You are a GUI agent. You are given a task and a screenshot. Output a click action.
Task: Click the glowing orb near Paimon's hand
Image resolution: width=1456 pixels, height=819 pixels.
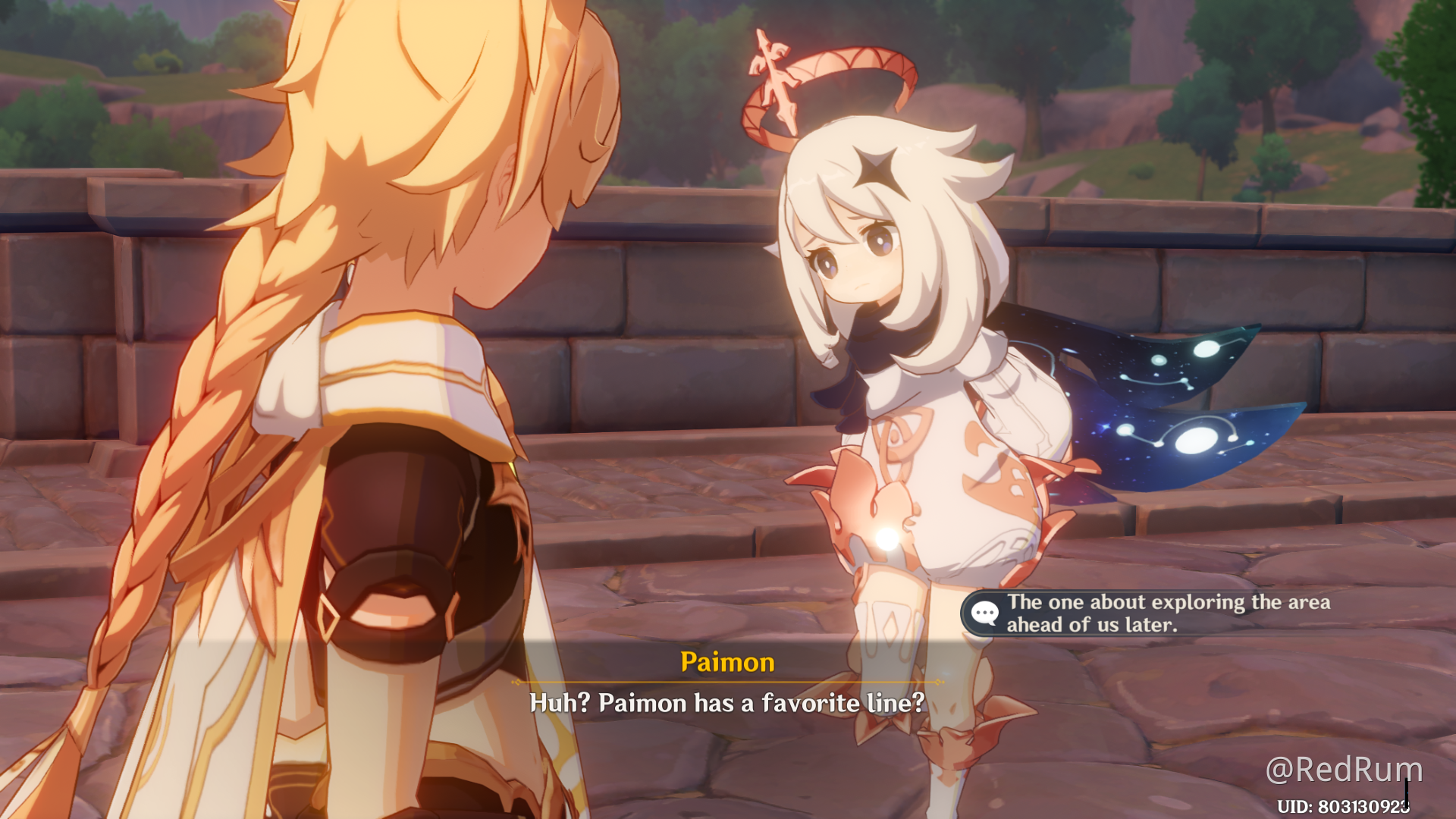886,540
